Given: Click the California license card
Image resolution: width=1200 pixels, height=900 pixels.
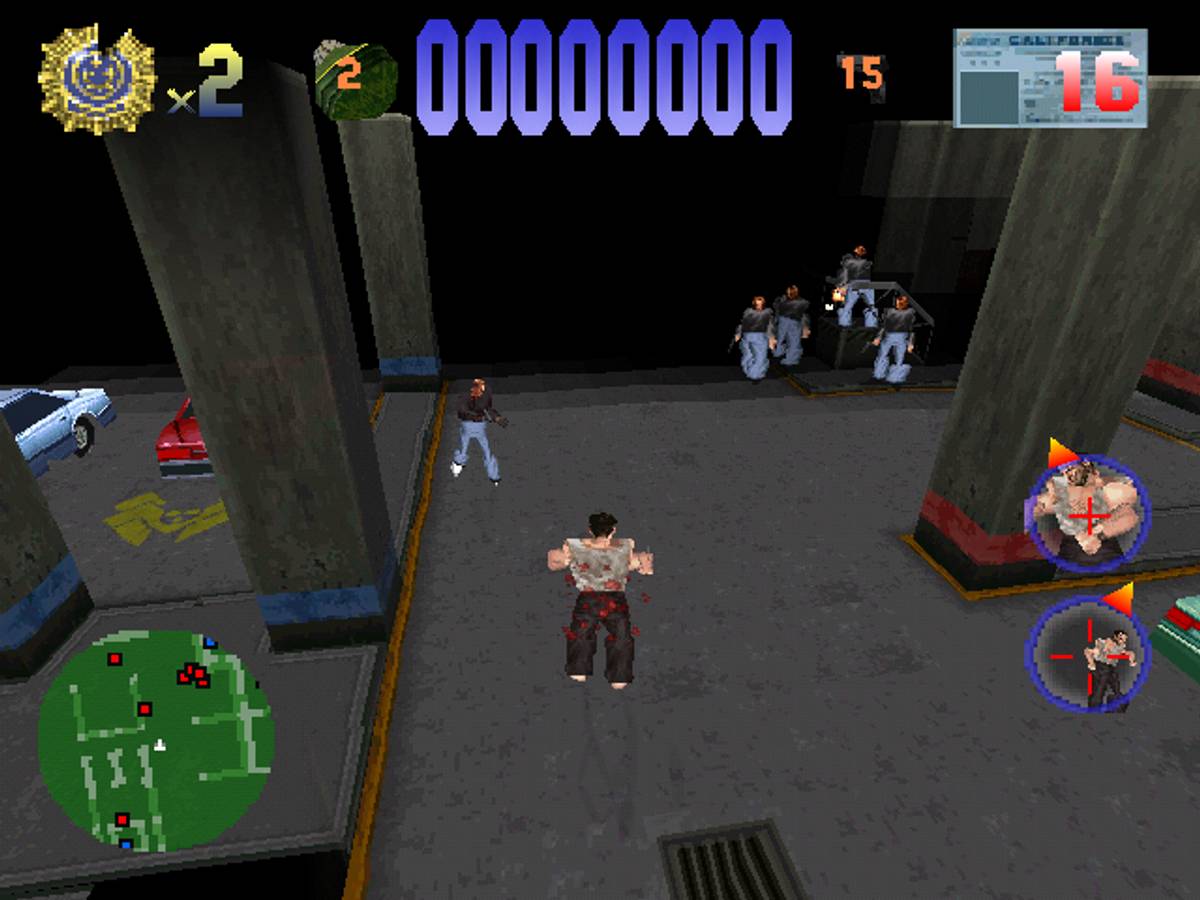Looking at the screenshot, I should click(x=1049, y=78).
